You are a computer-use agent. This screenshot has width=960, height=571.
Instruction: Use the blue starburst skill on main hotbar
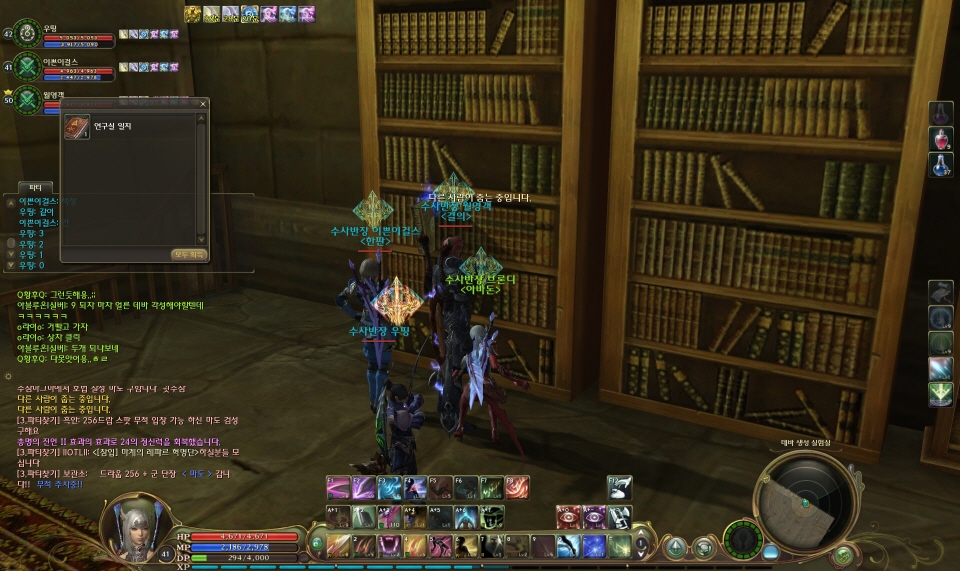[x=594, y=546]
